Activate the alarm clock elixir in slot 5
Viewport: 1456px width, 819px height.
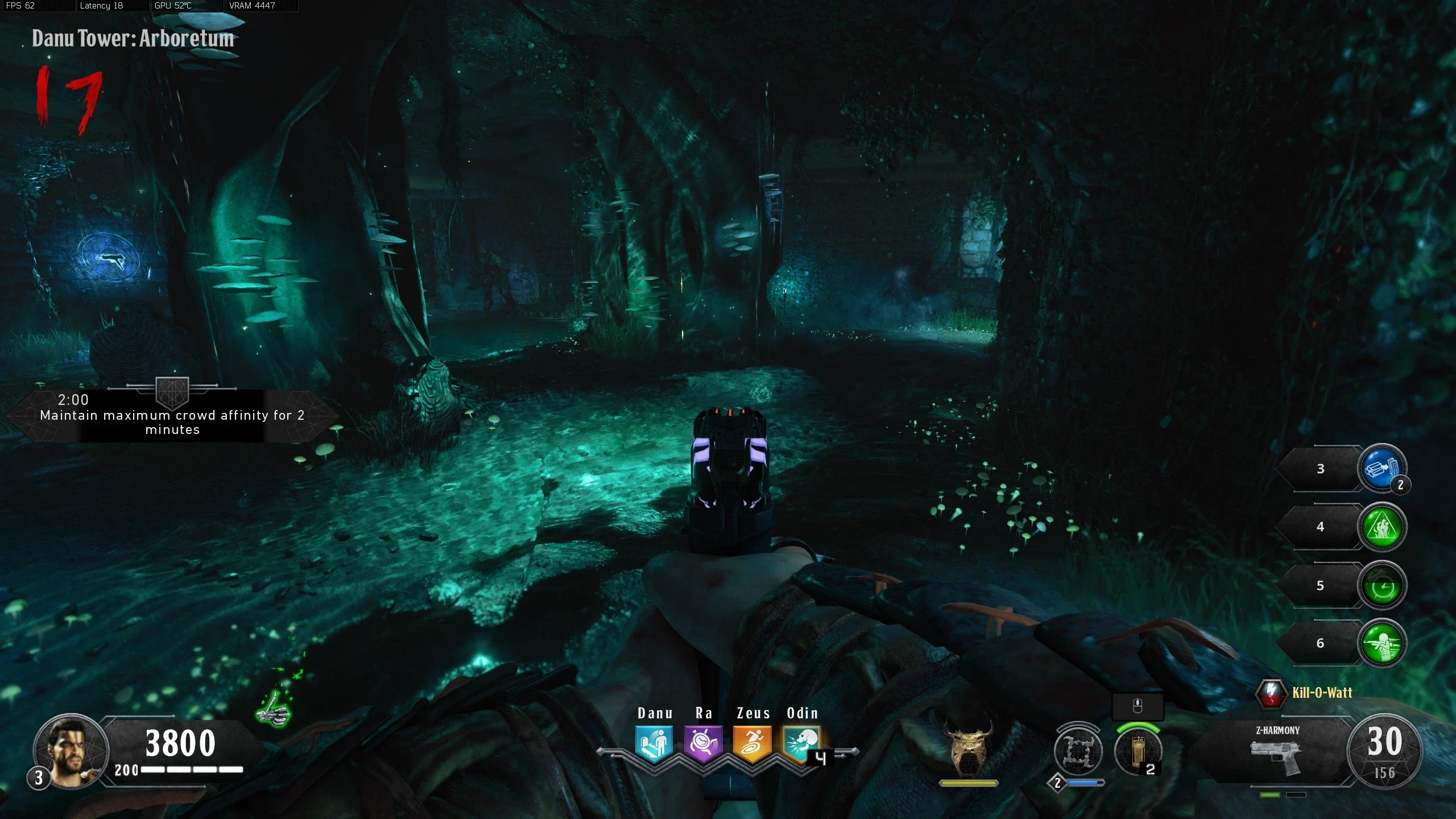(x=1382, y=586)
